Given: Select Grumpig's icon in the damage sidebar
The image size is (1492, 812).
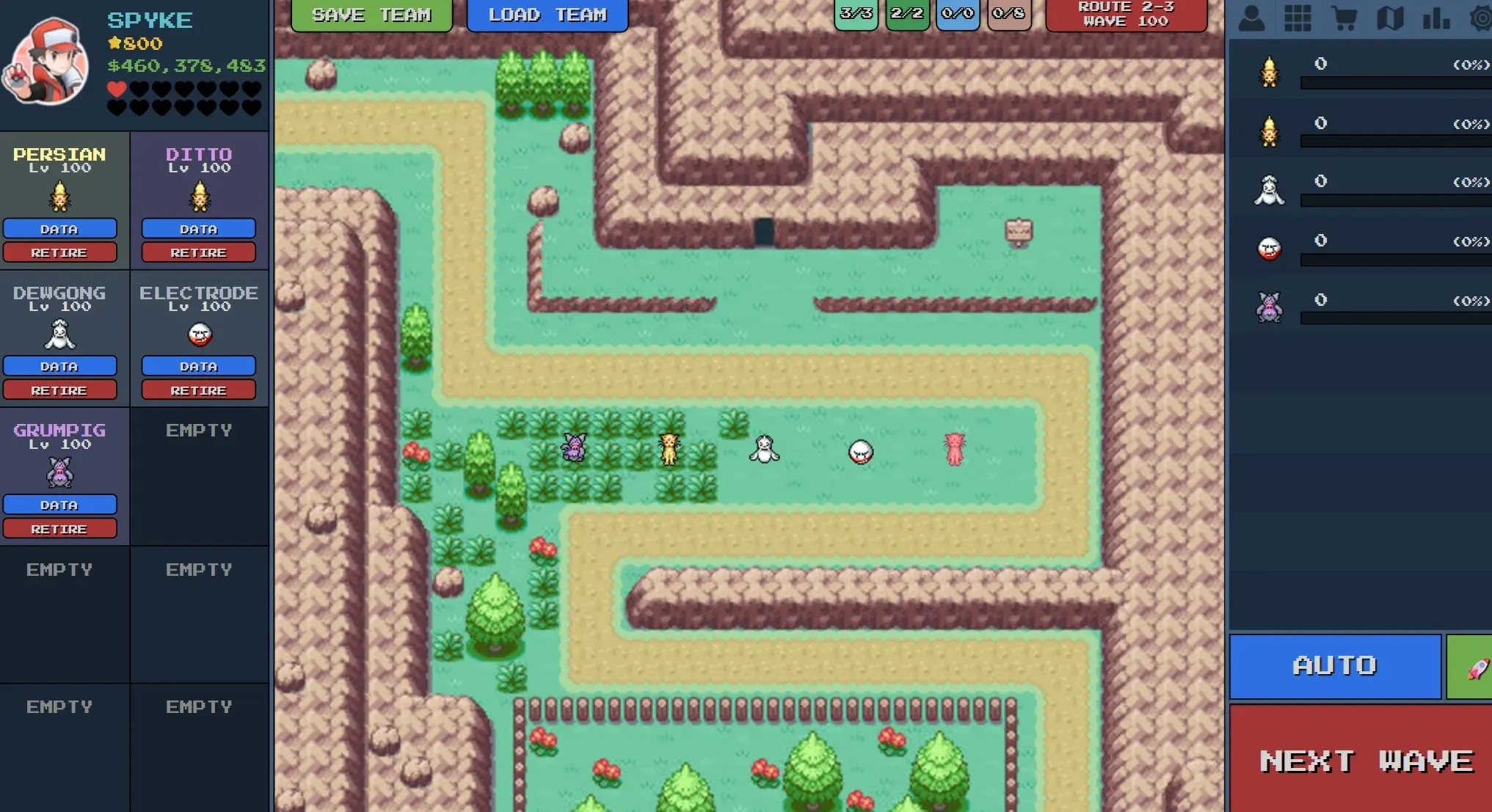Looking at the screenshot, I should [x=1268, y=308].
